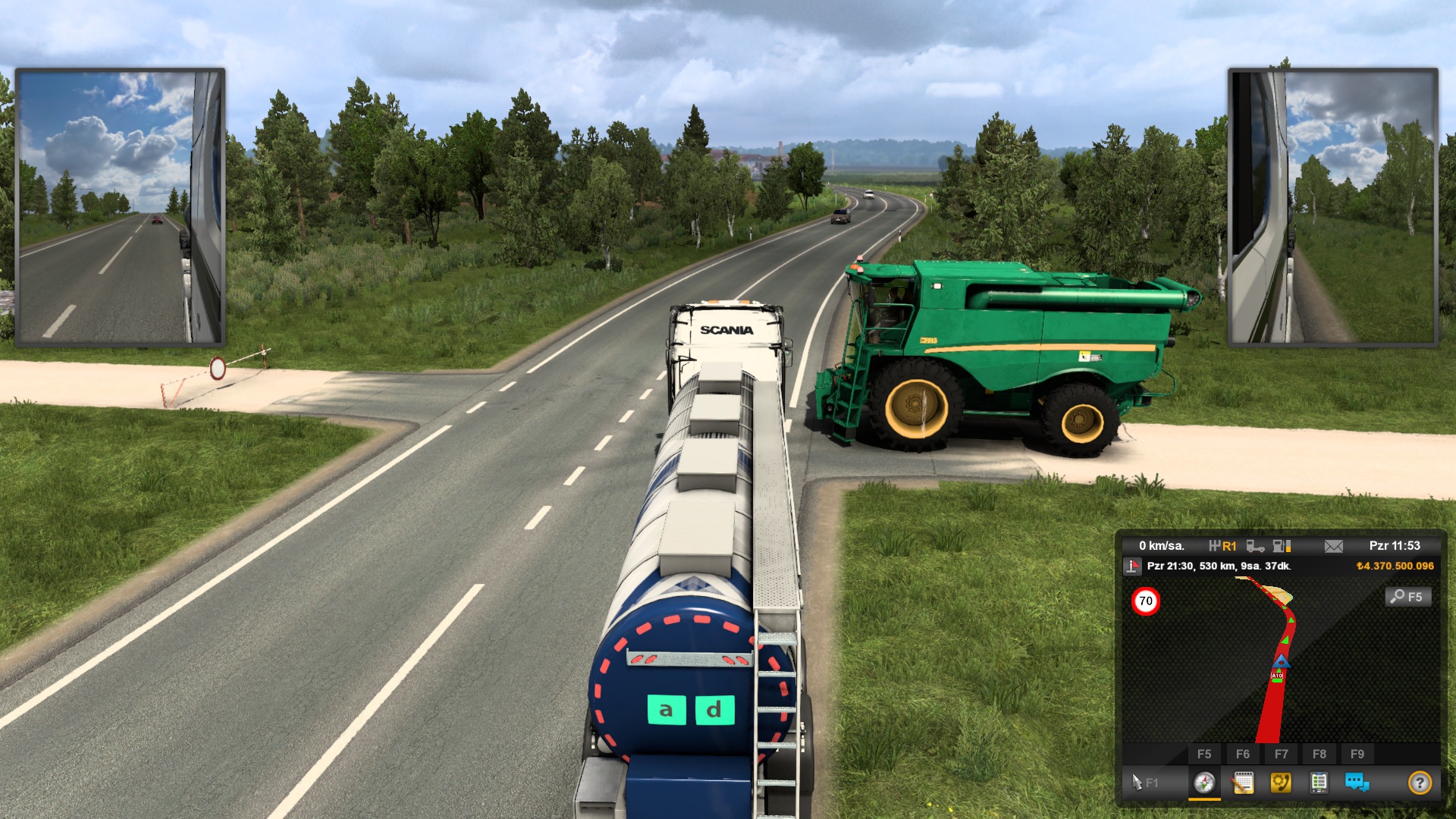Image resolution: width=1456 pixels, height=819 pixels.
Task: Open the navigation compass tab
Action: point(1204,783)
